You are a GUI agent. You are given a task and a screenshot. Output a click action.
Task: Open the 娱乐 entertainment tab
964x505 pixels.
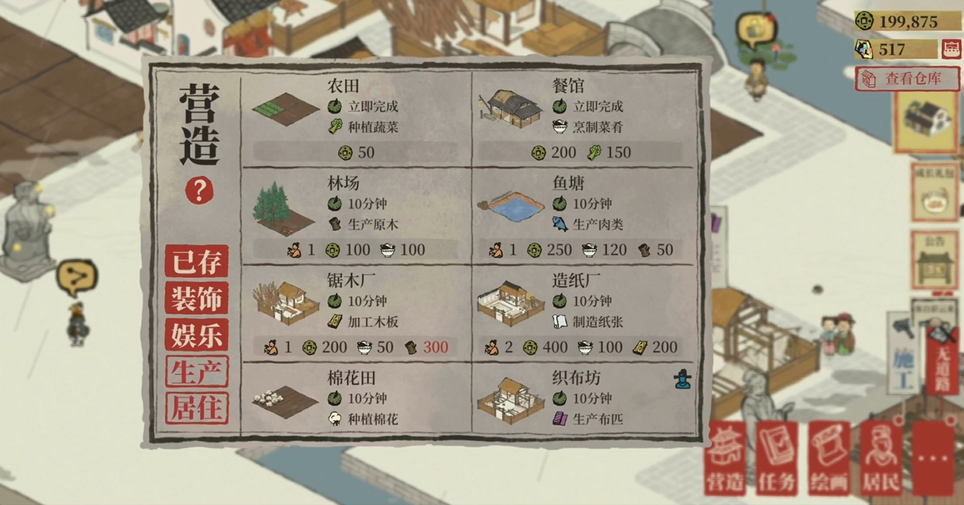197,335
